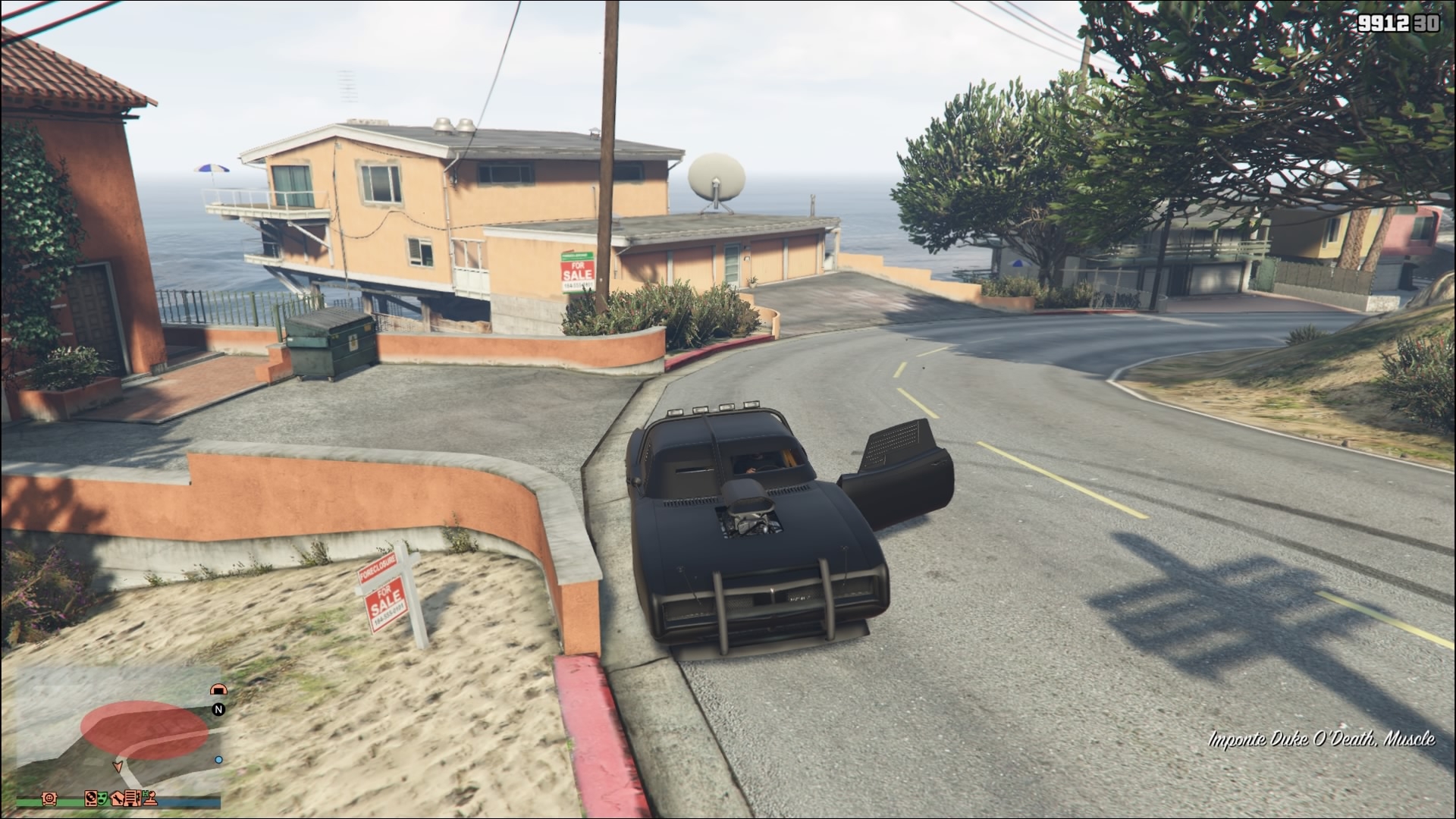Screen dimensions: 1456x819
Task: Click the north compass marker
Action: pos(218,710)
